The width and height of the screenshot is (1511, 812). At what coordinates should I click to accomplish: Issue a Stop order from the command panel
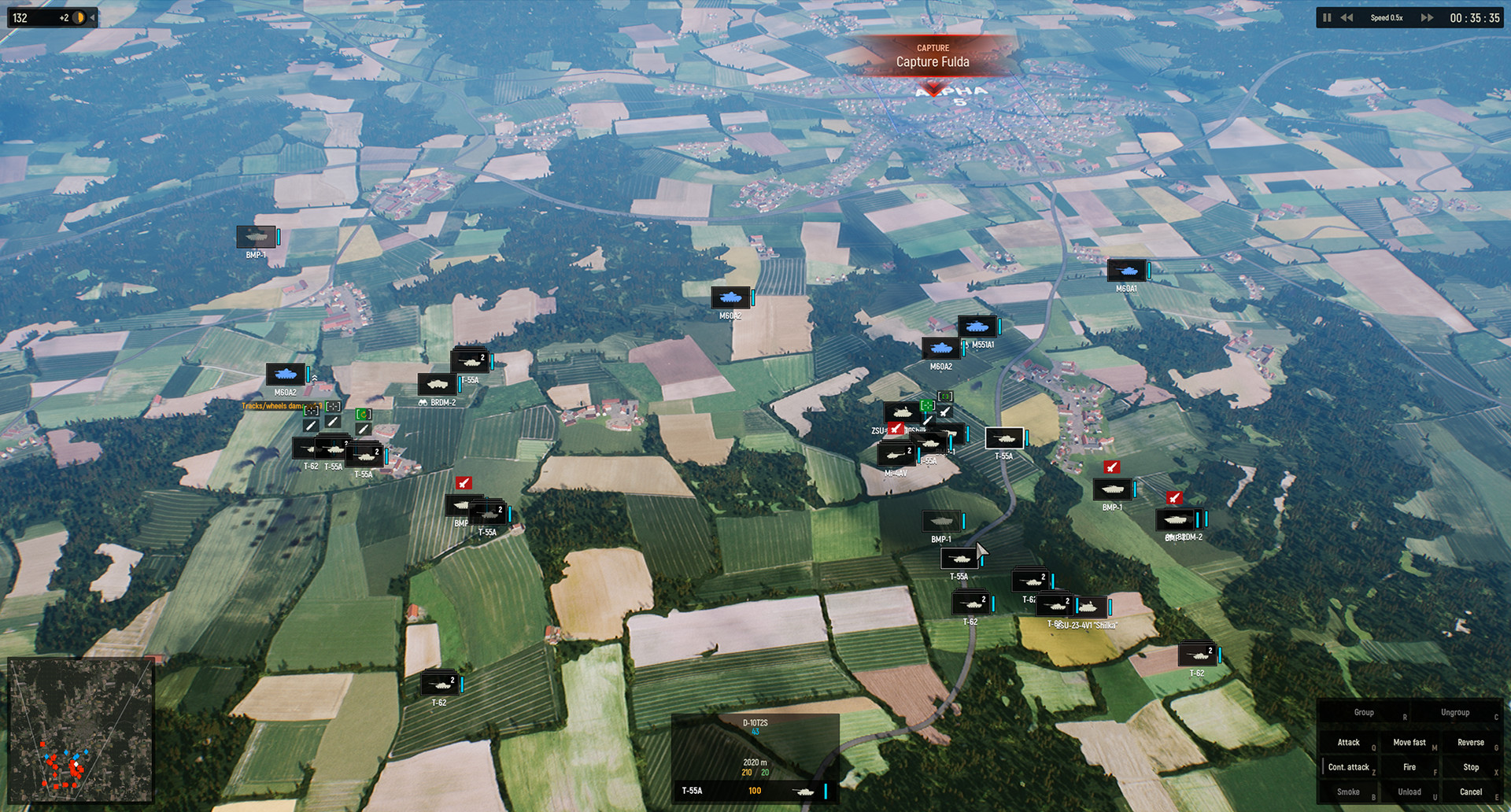[1470, 766]
